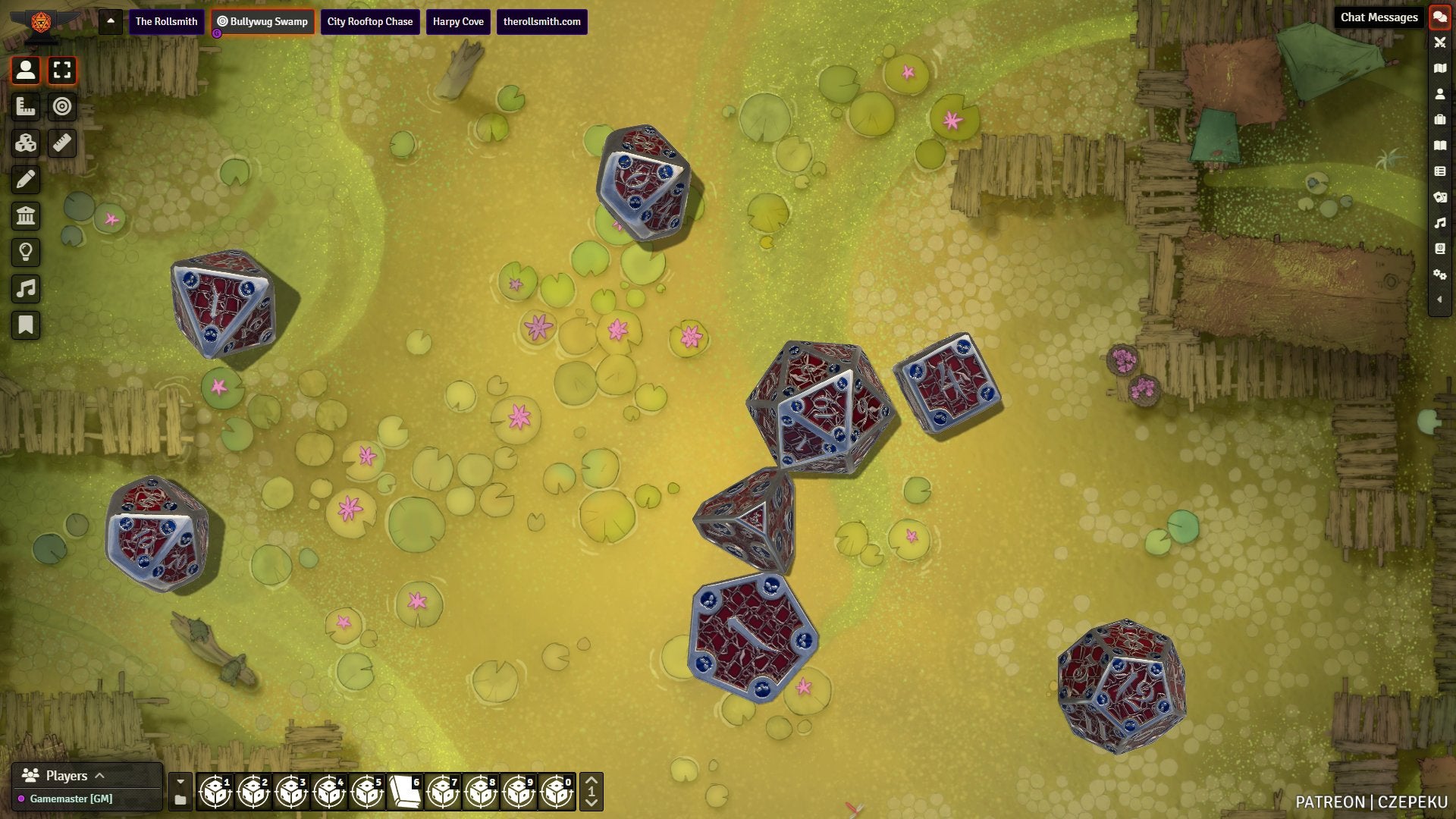
Task: Open the City Rooftop Chase scene
Action: (369, 21)
